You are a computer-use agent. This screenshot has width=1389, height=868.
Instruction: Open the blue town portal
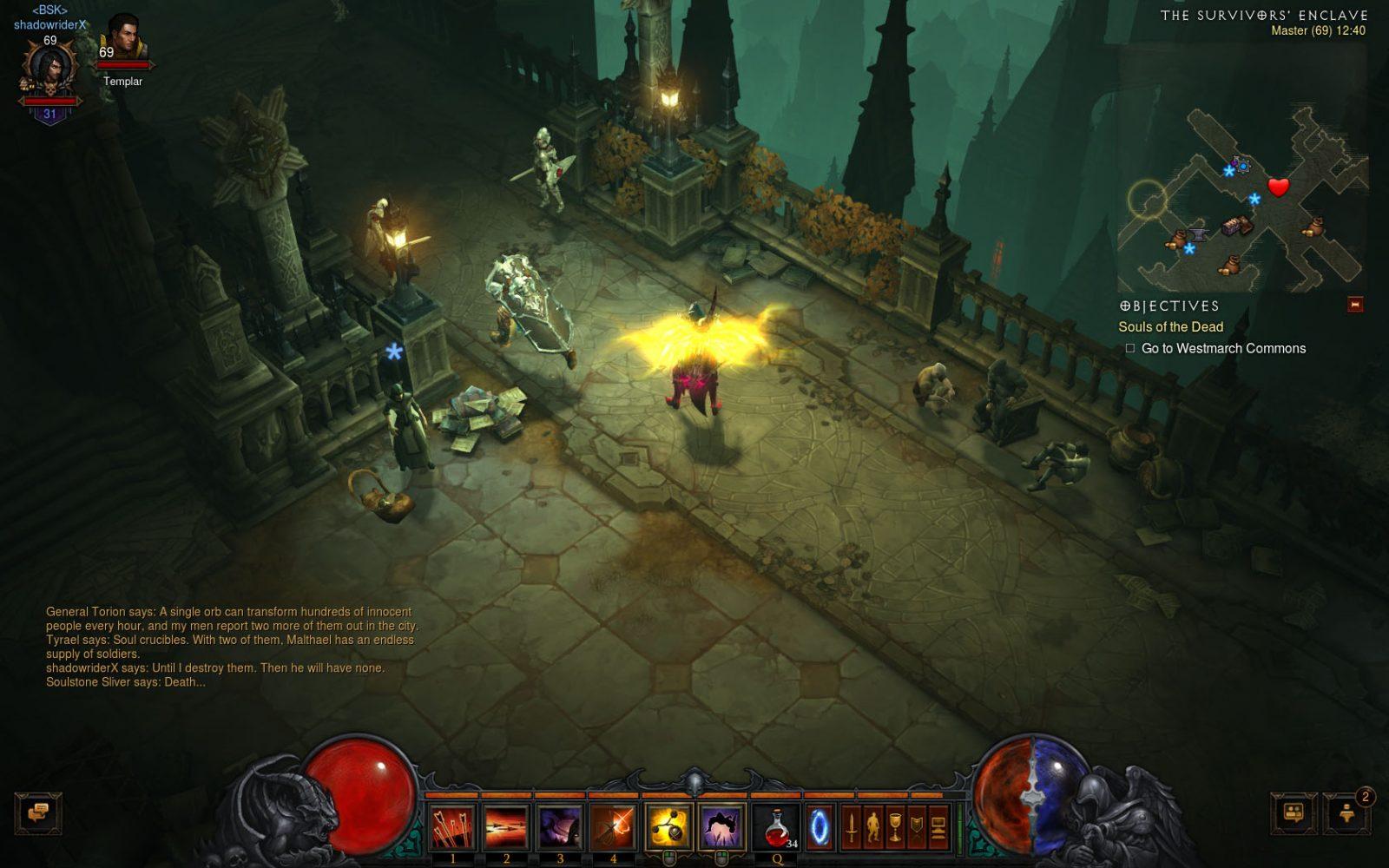[x=820, y=826]
